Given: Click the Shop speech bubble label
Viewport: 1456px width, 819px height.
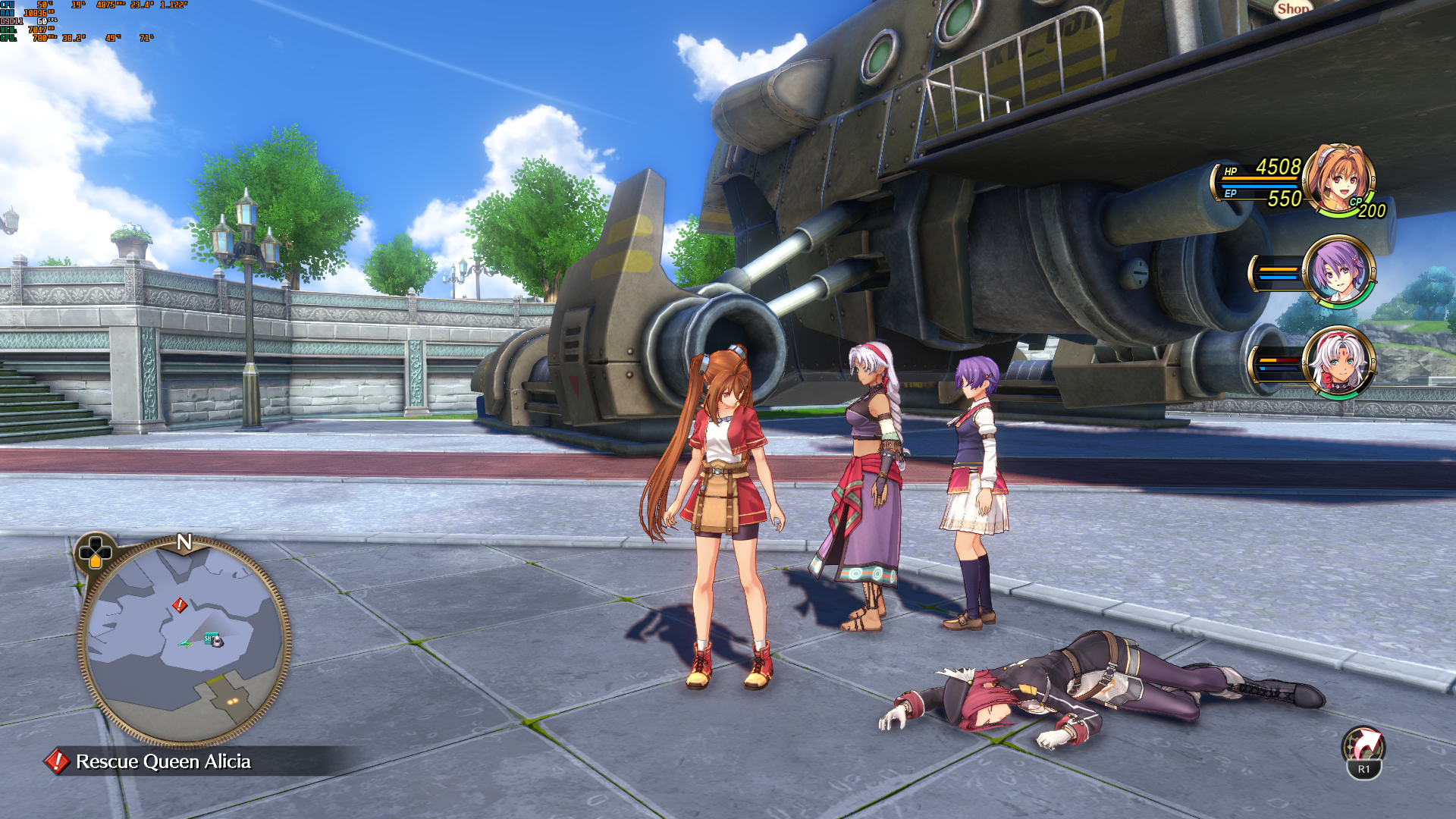Looking at the screenshot, I should [1292, 9].
